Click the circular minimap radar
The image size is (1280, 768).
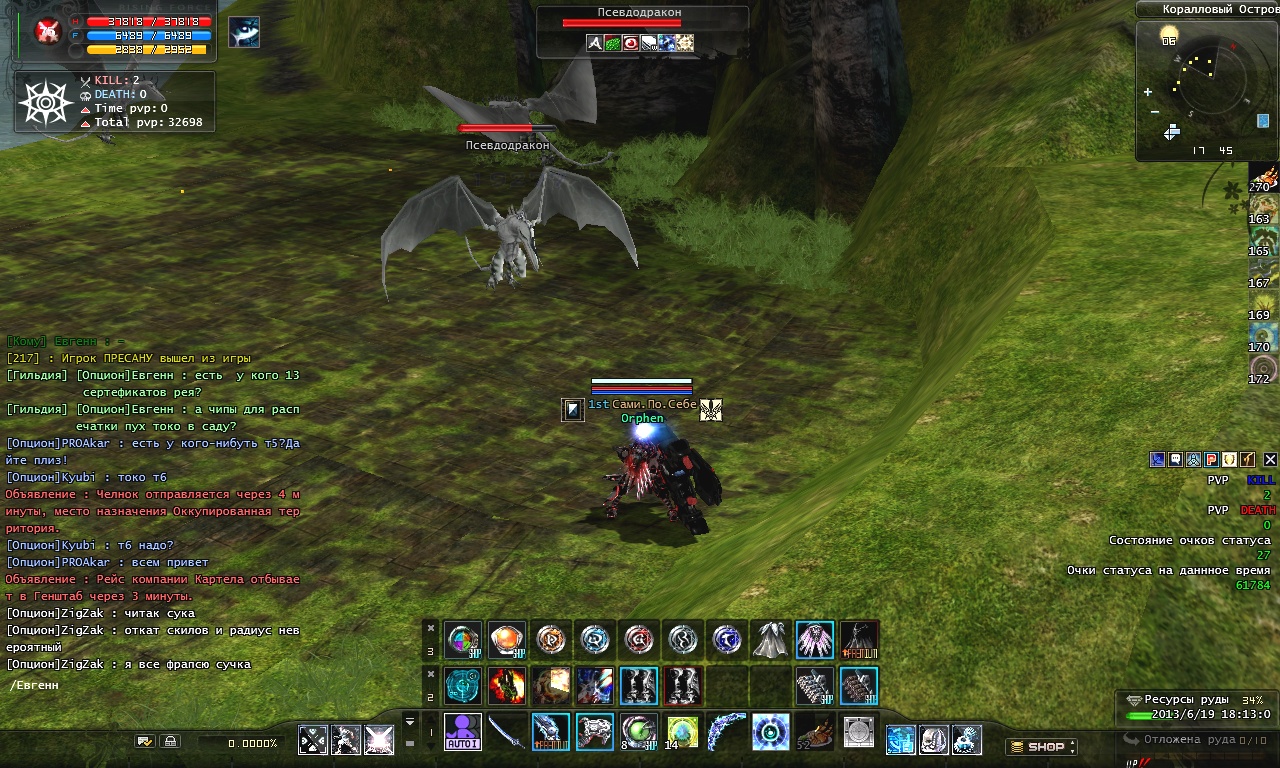click(x=1209, y=81)
